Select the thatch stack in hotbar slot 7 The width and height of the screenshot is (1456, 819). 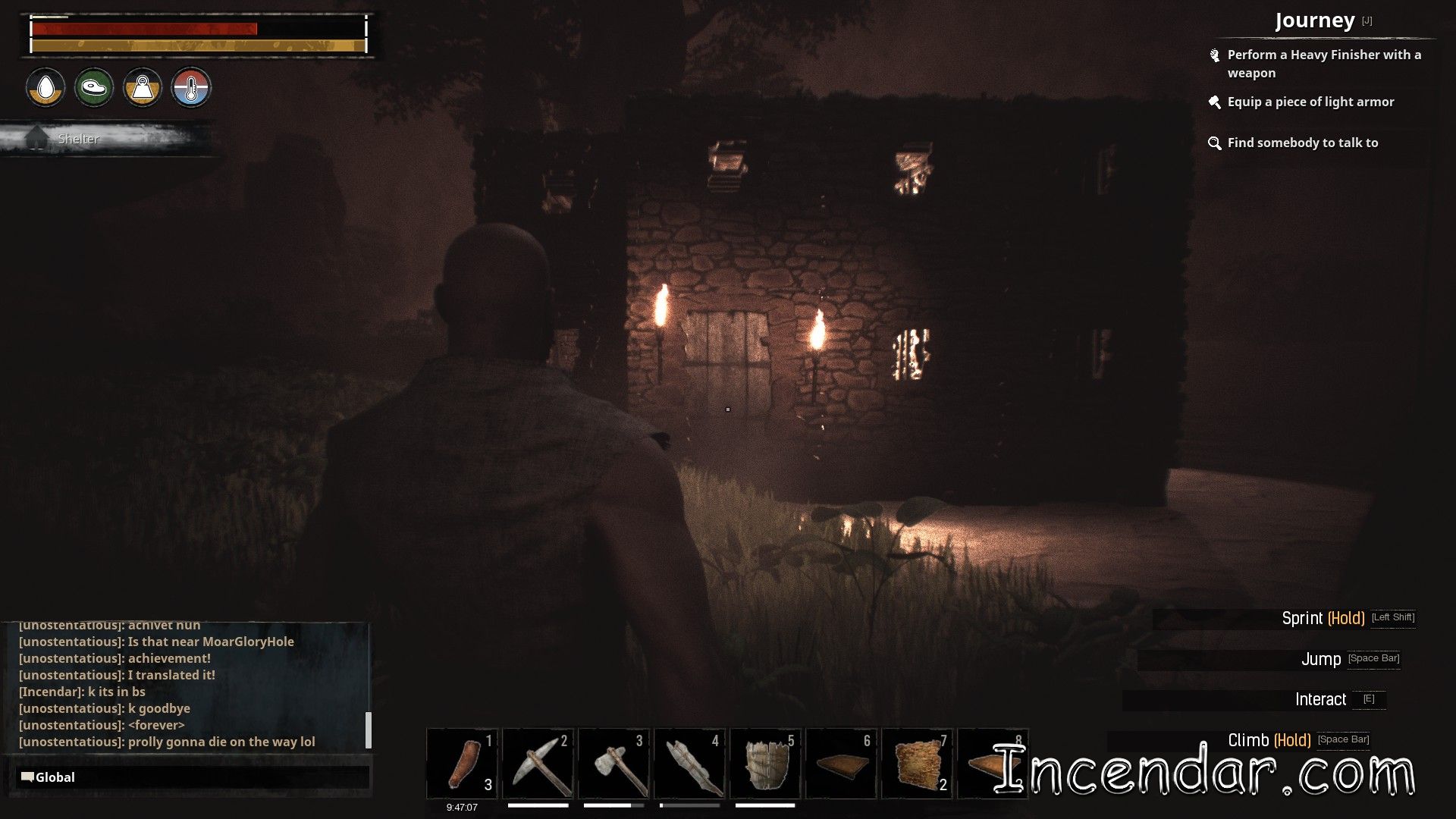(918, 763)
